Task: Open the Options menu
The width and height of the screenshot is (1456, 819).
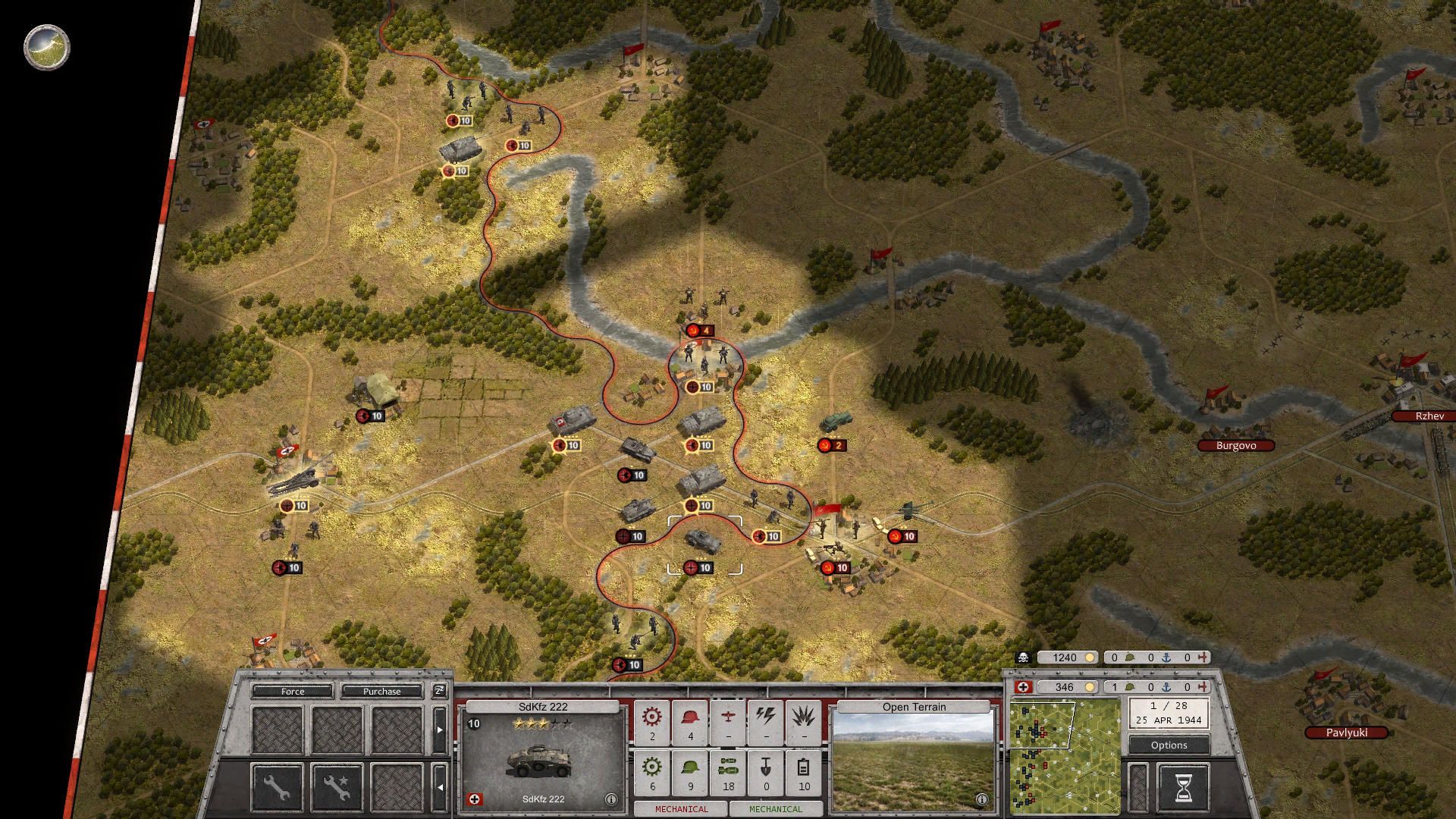Action: 1169,745
